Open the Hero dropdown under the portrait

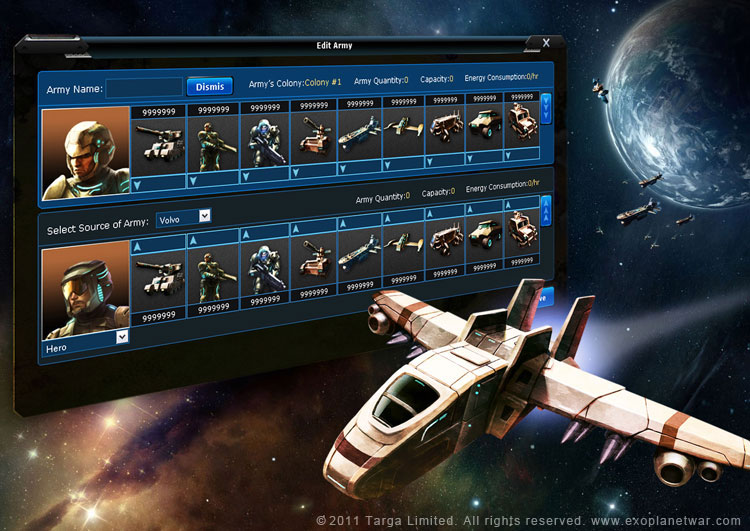[122, 337]
